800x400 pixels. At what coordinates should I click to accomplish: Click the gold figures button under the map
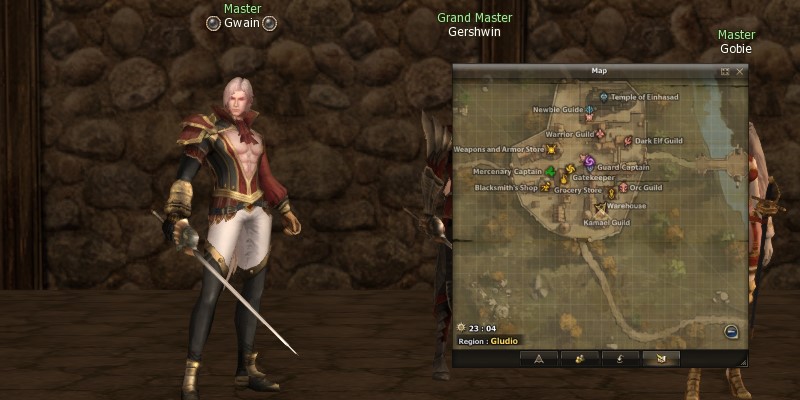tap(579, 357)
